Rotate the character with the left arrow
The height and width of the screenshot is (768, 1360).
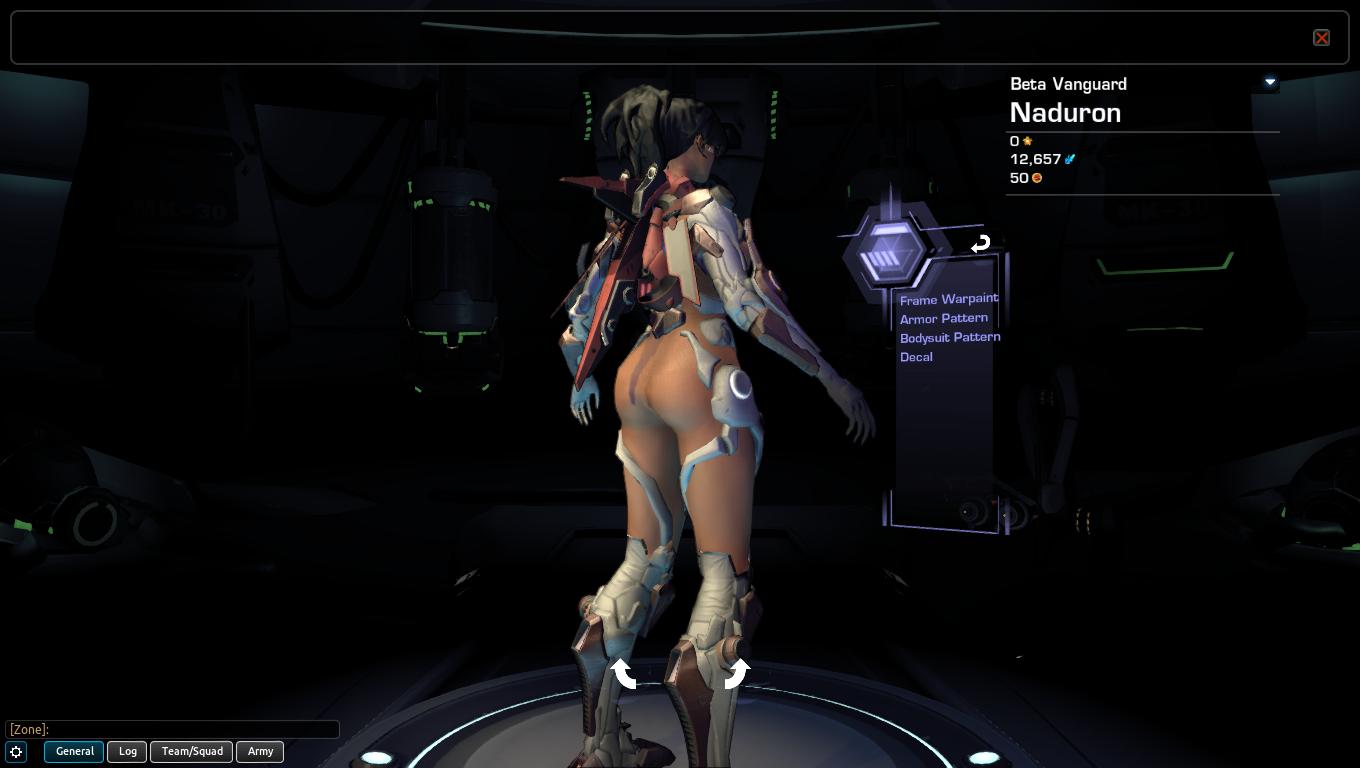click(x=624, y=673)
